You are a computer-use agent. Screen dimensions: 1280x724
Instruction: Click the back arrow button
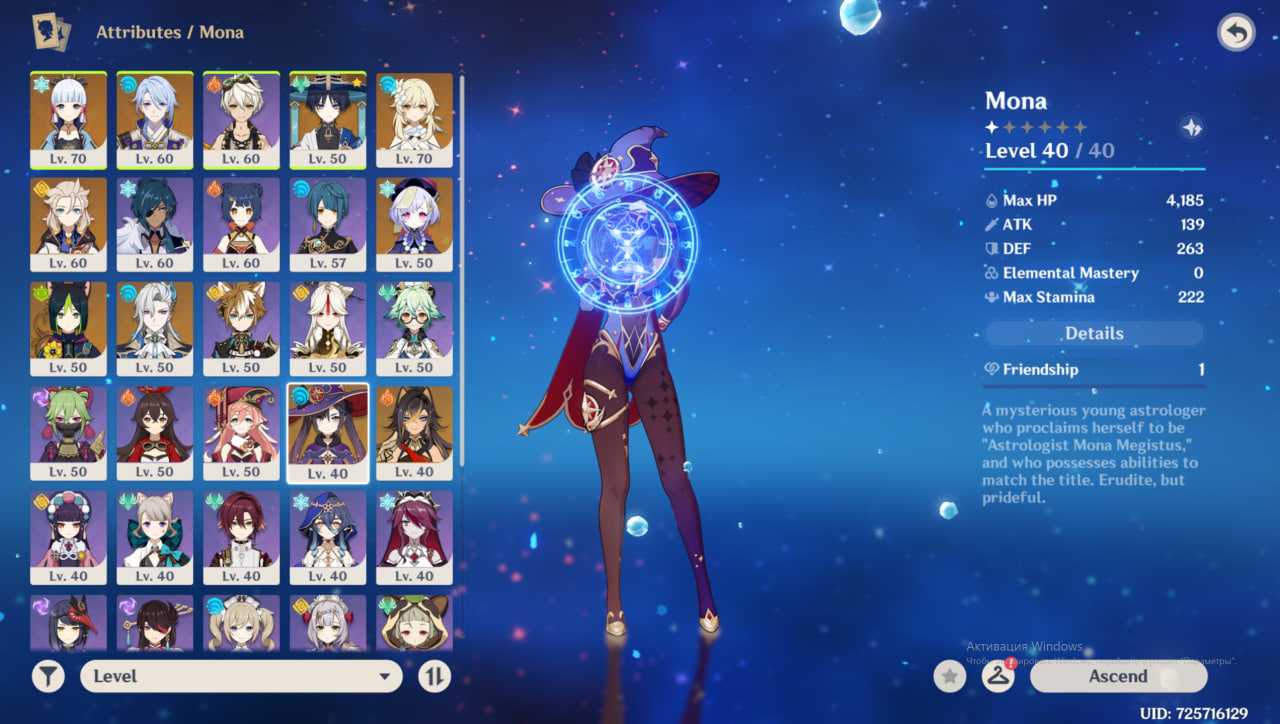pyautogui.click(x=1236, y=33)
